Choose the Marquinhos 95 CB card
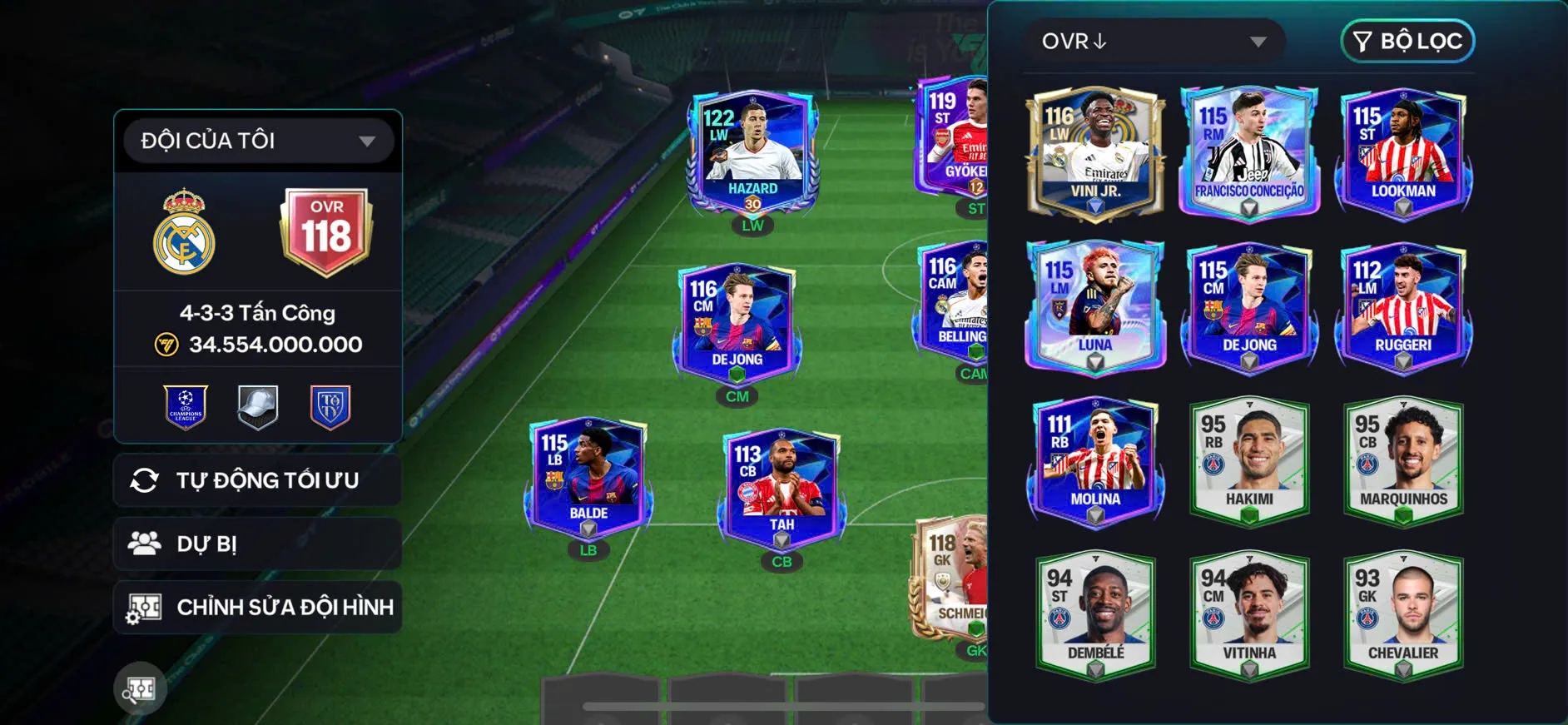Screen dimensions: 1568x725 point(1403,461)
